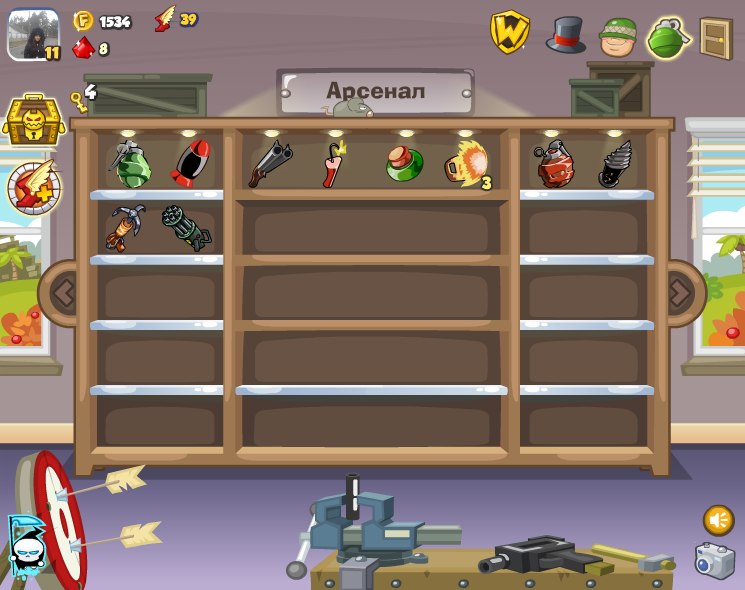Select the double-barreled shotgun
This screenshot has width=745, height=590.
click(270, 163)
